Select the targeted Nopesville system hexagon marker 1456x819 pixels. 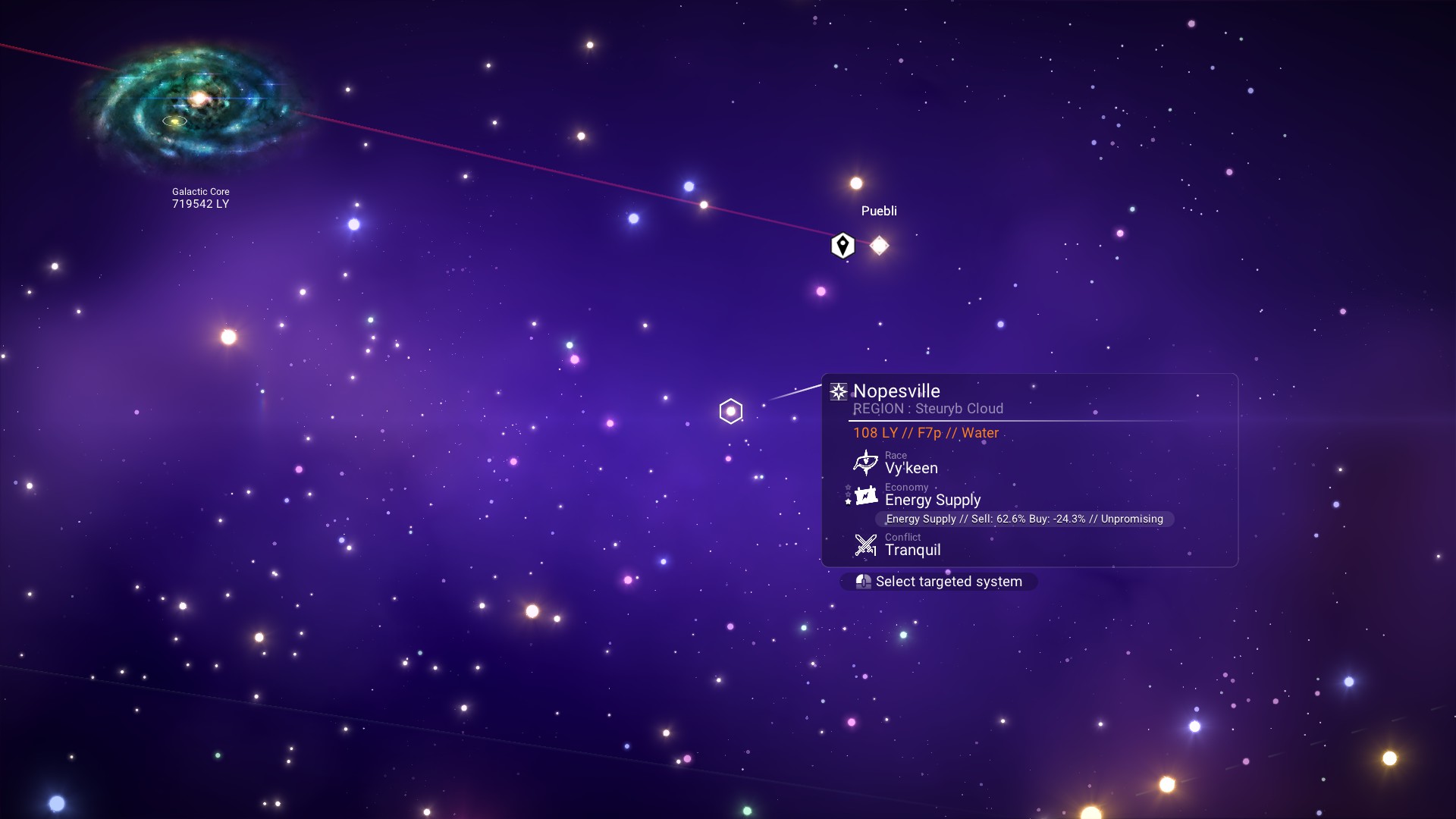pyautogui.click(x=730, y=411)
